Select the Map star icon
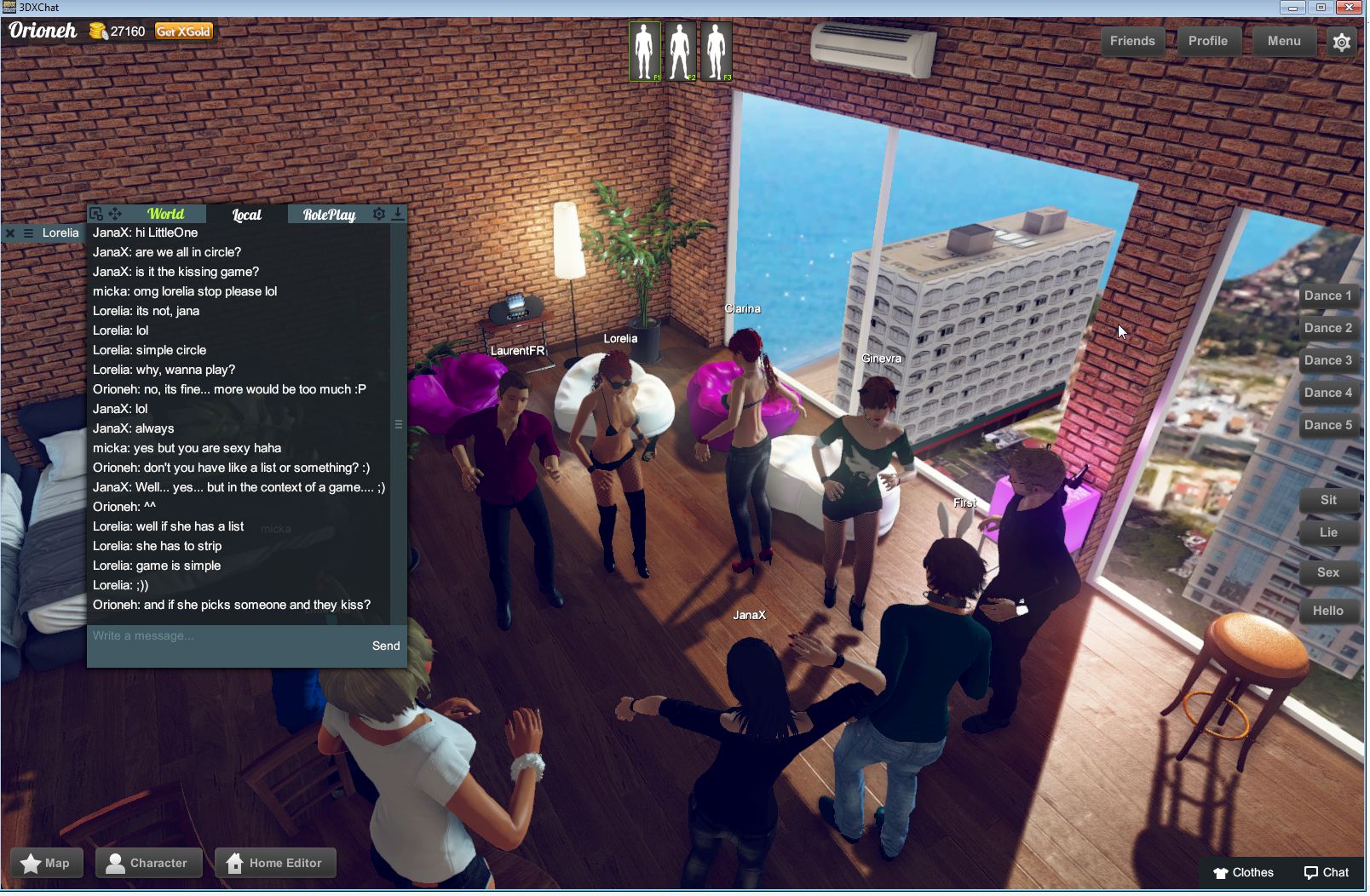The height and width of the screenshot is (896, 1370). (x=32, y=863)
